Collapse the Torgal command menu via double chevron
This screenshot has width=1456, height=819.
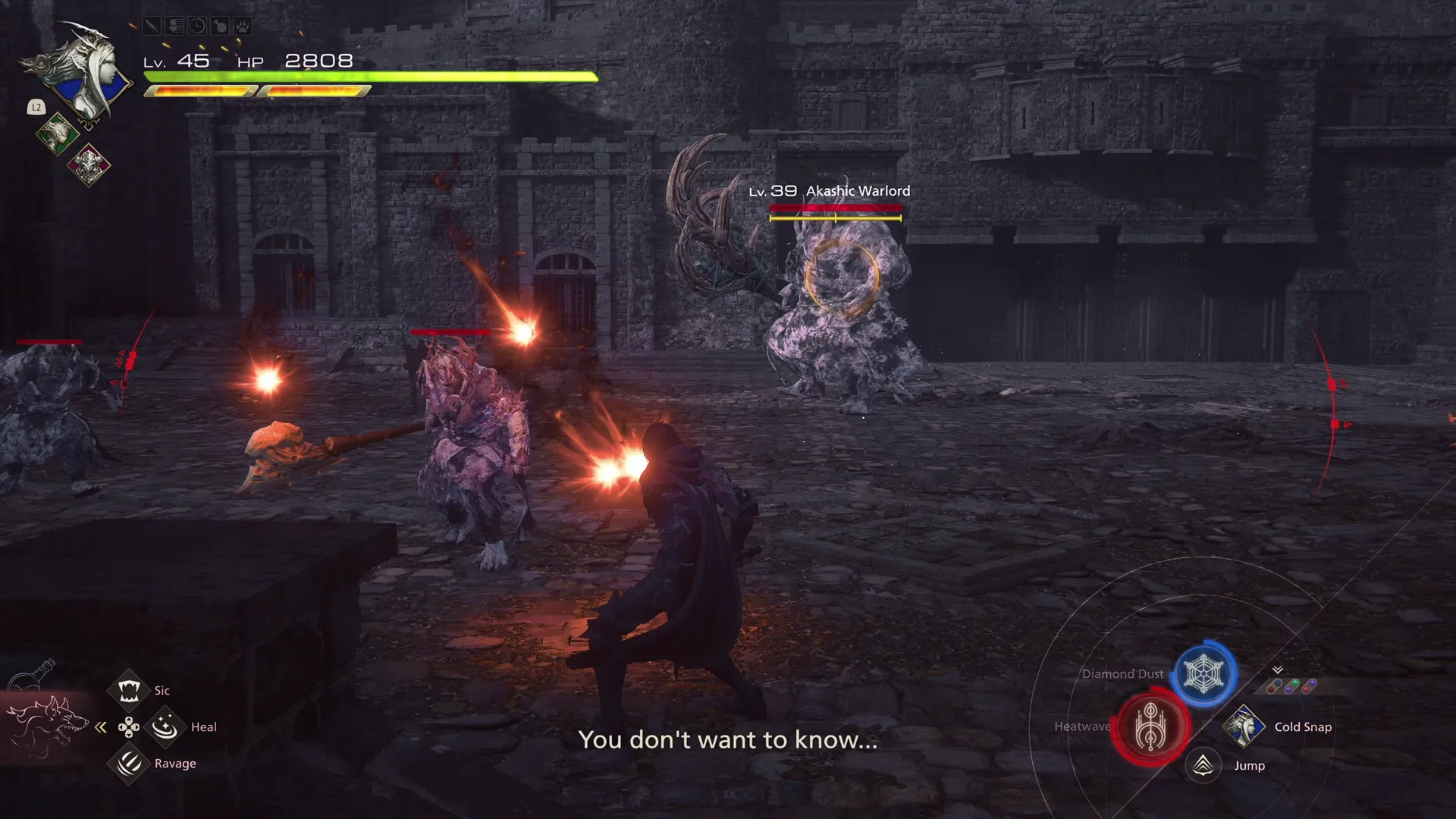tap(99, 726)
